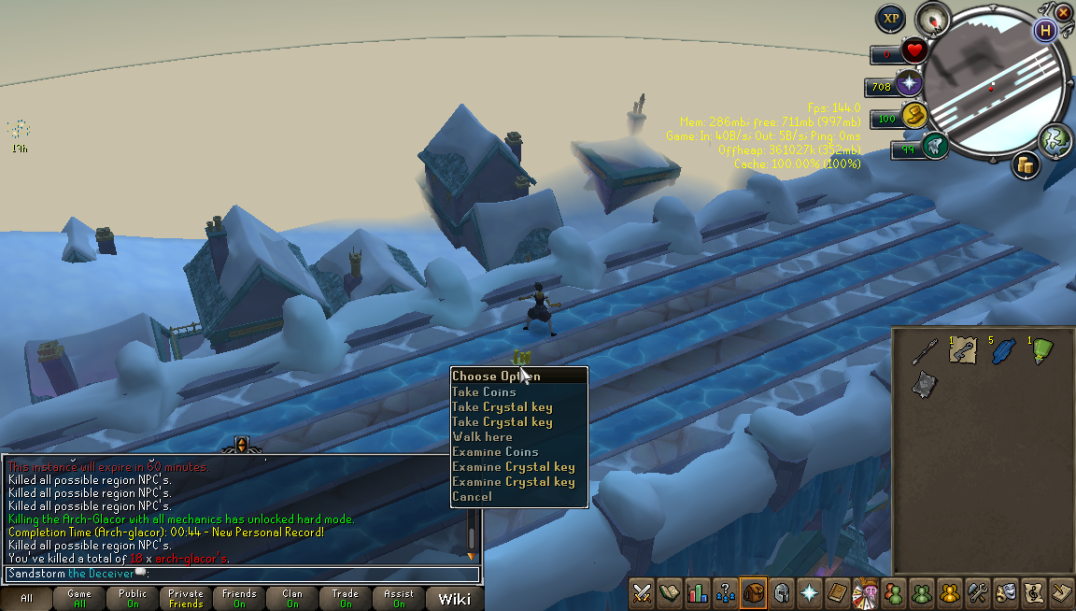
Task: Toggle the XP counter orb
Action: pos(890,19)
